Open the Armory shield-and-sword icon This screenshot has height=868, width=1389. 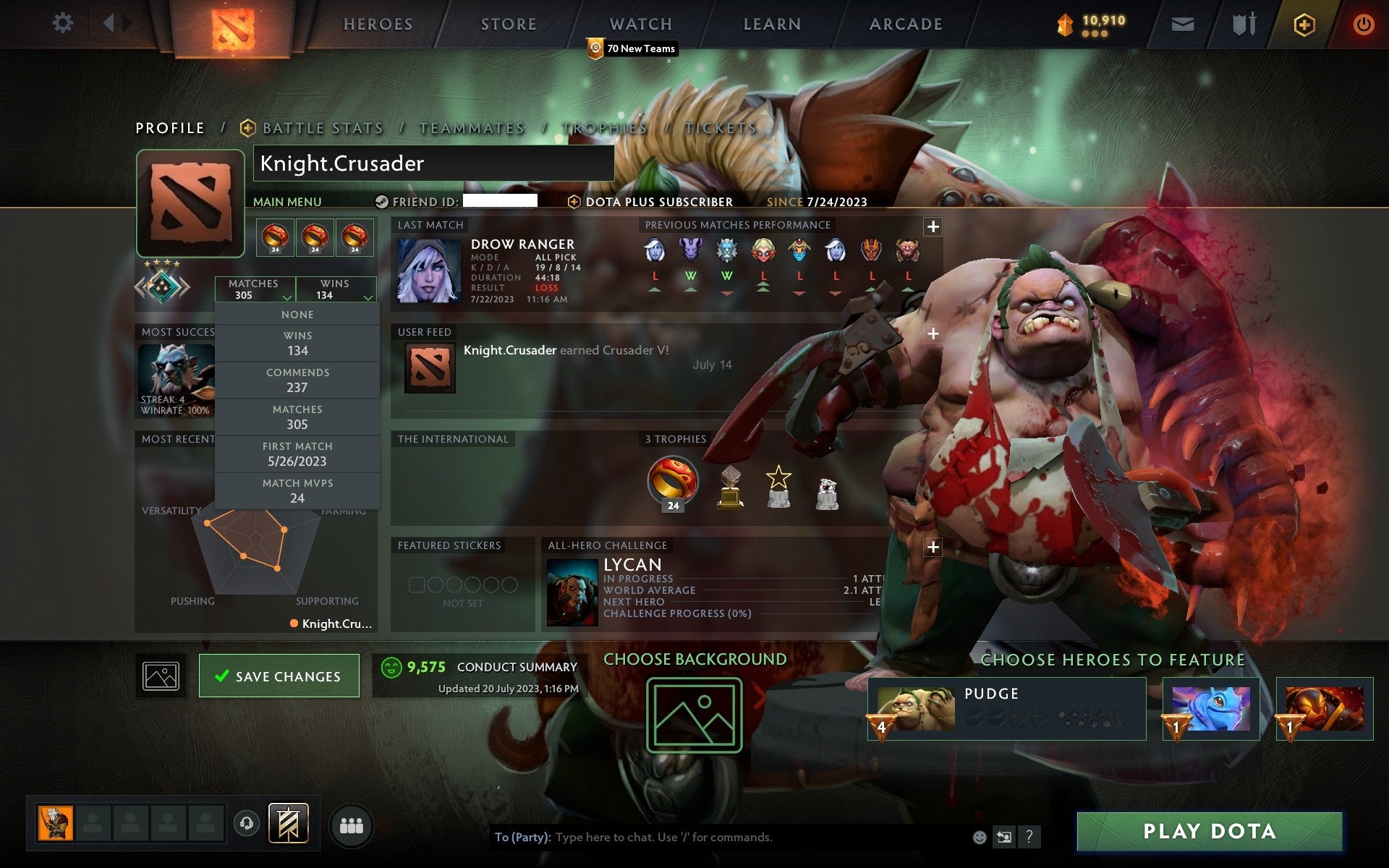(x=1241, y=24)
